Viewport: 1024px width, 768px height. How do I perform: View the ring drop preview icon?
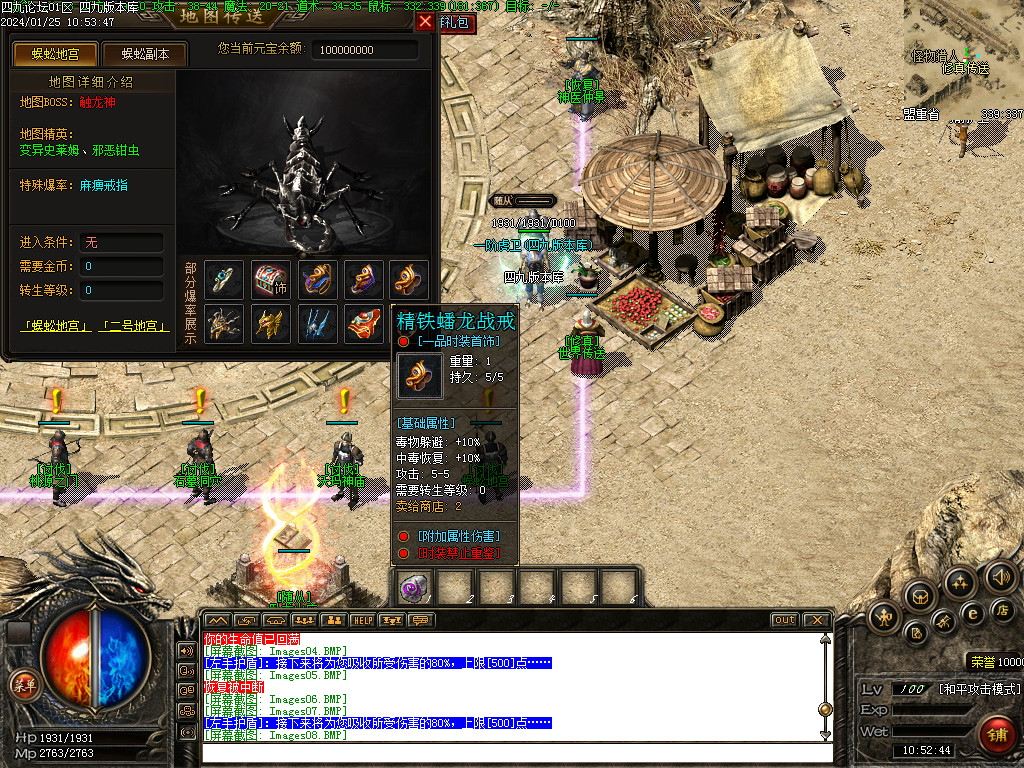(x=224, y=280)
